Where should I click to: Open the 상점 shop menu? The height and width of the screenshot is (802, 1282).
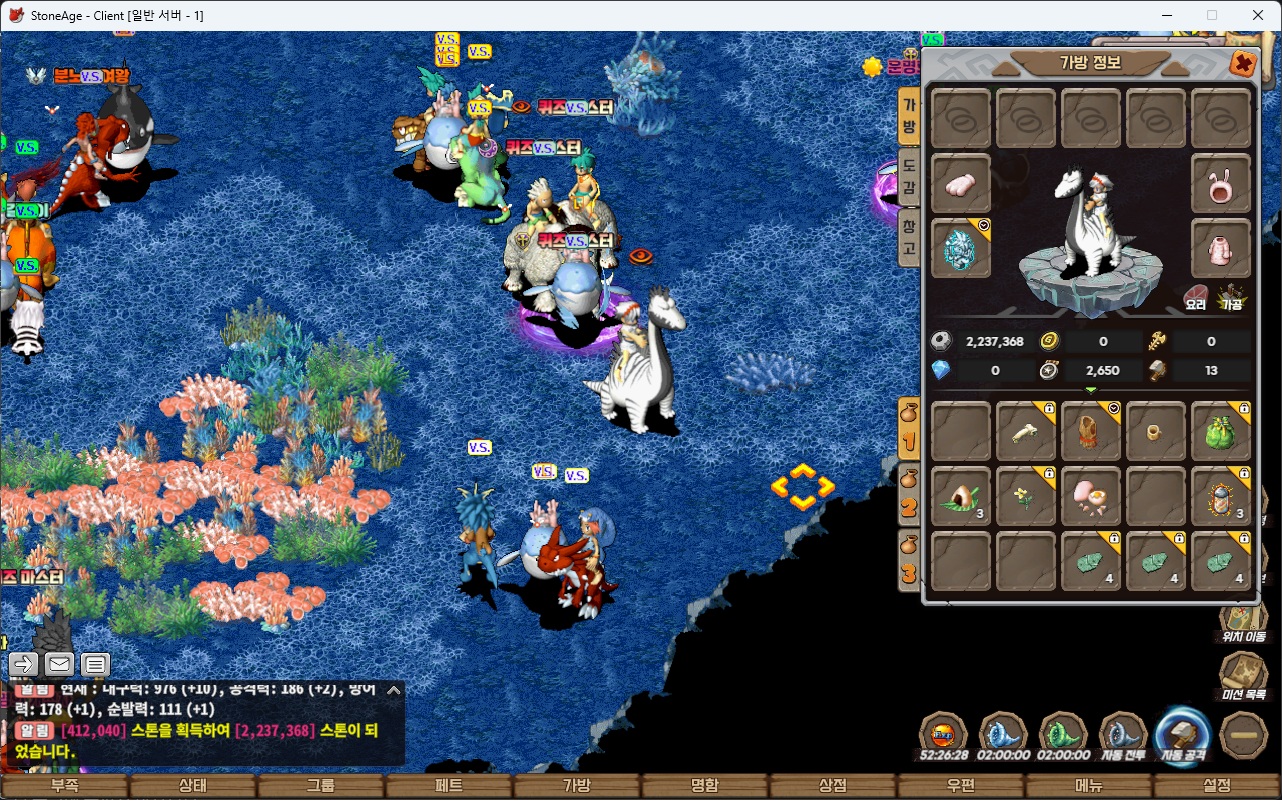[833, 786]
